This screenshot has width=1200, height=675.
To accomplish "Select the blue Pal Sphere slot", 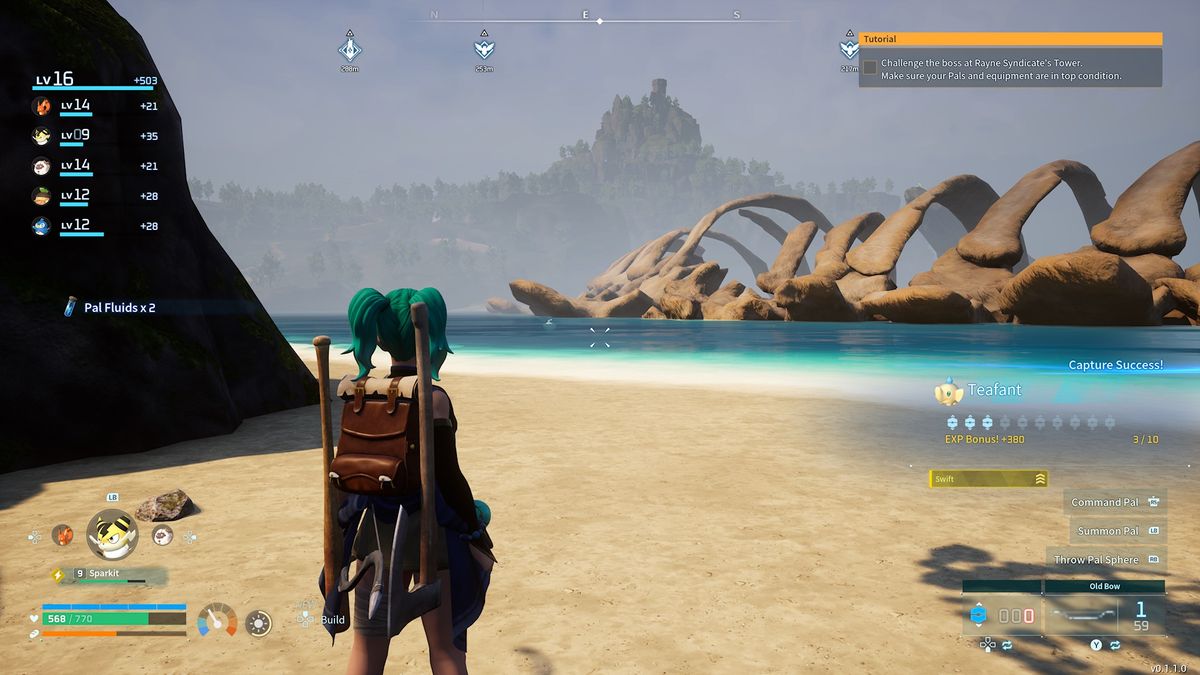I will (980, 615).
